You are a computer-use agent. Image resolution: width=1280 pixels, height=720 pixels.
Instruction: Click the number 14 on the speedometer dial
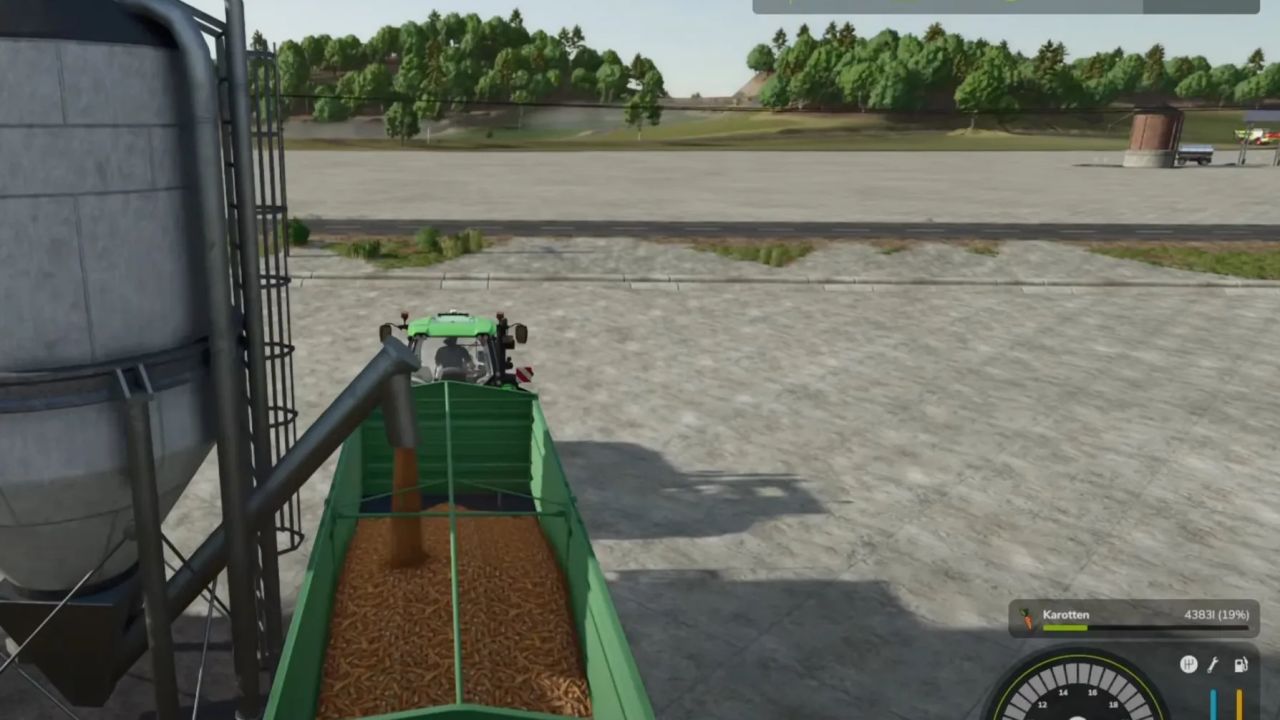(x=1062, y=694)
